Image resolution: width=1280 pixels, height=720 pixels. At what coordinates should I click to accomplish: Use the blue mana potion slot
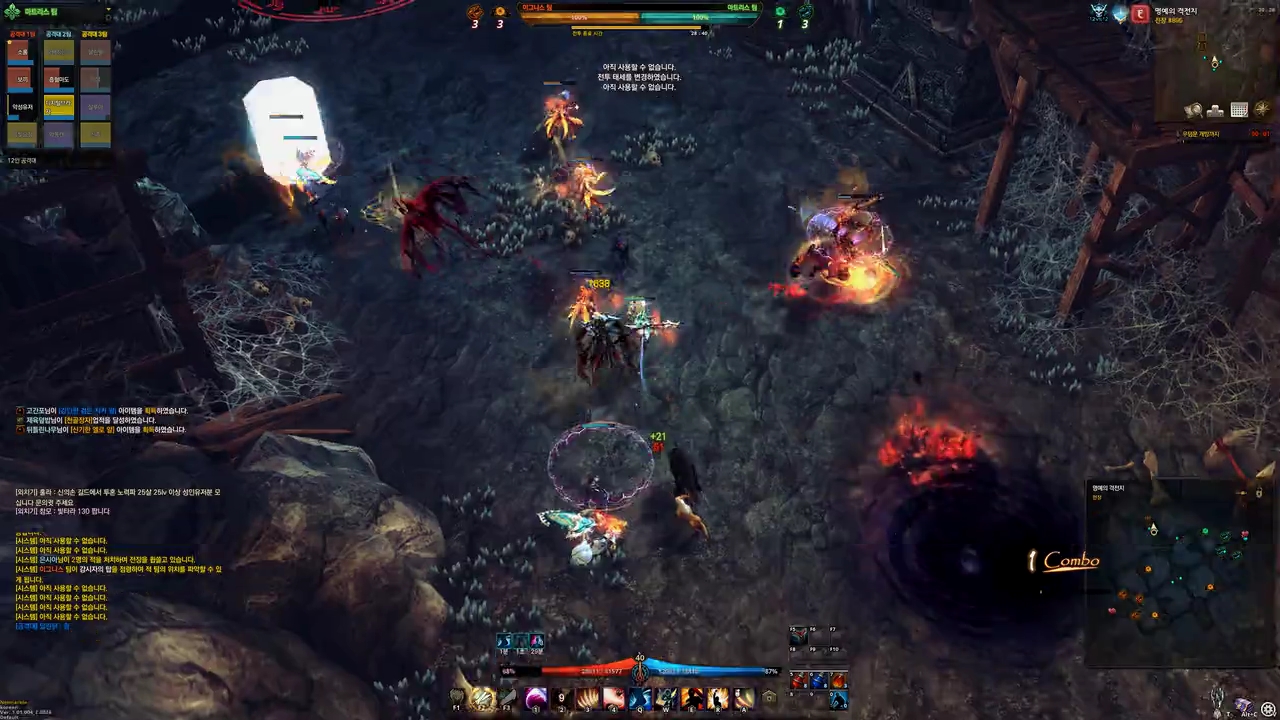click(819, 681)
